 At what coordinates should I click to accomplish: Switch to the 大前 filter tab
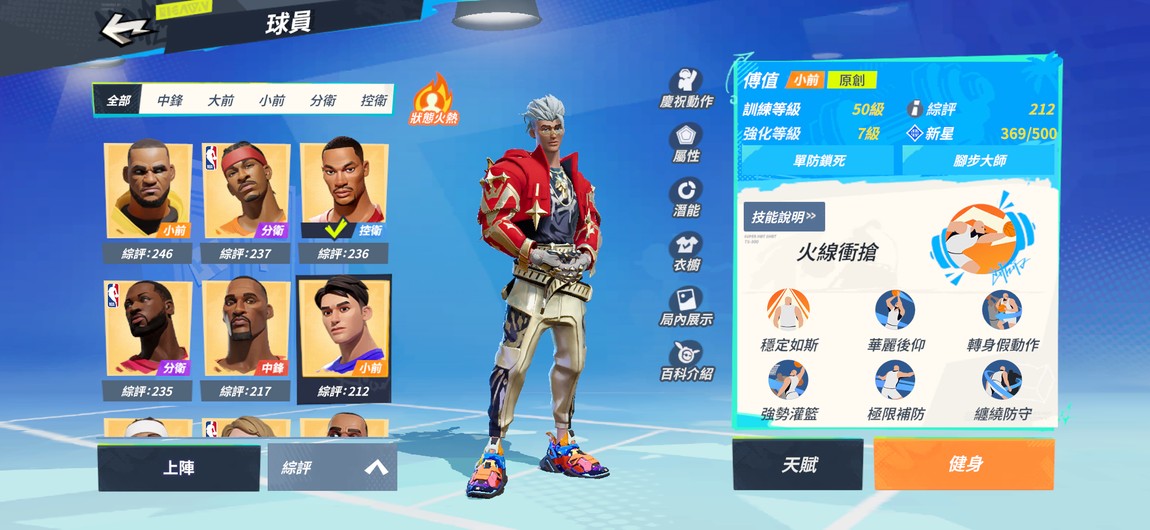[x=221, y=100]
